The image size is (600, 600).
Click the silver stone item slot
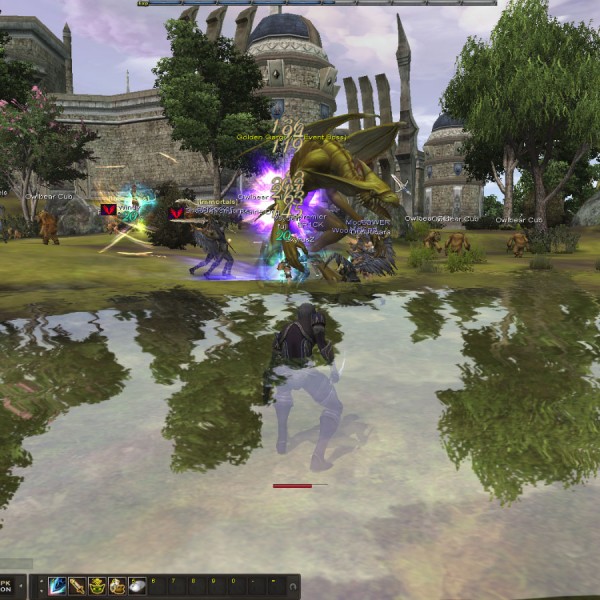pos(137,586)
